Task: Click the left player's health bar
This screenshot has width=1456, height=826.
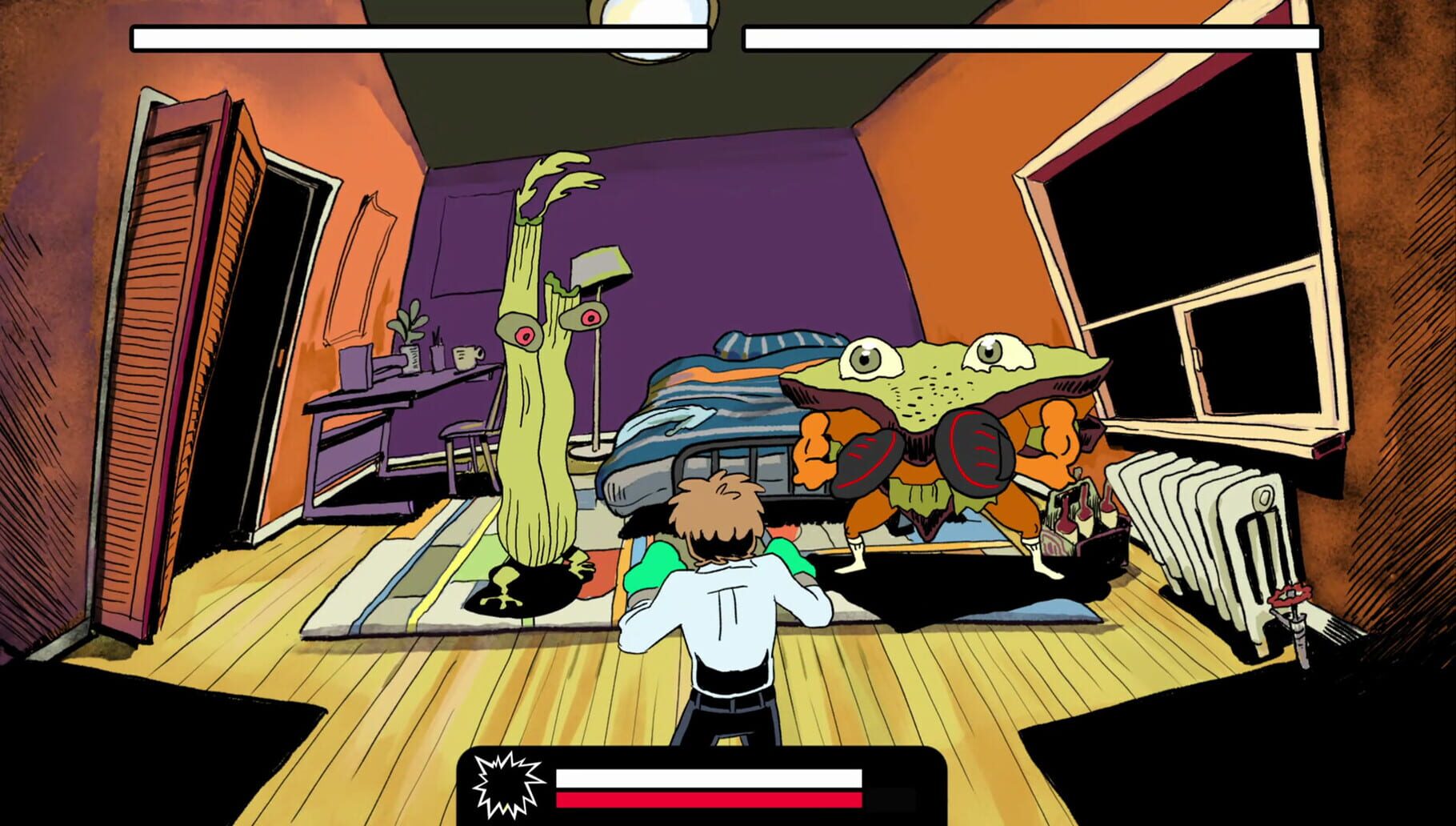Action: [x=420, y=36]
